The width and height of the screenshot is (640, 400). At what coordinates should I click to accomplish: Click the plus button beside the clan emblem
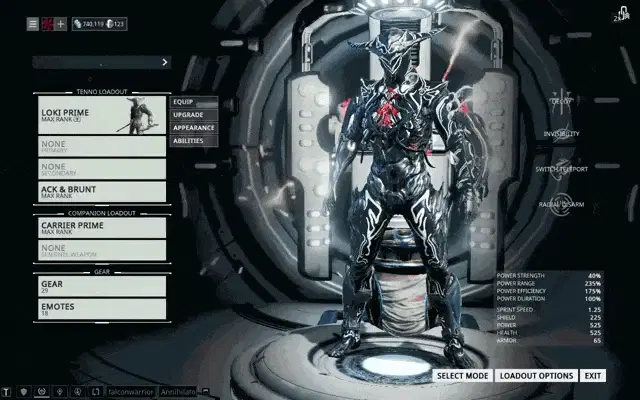point(61,23)
